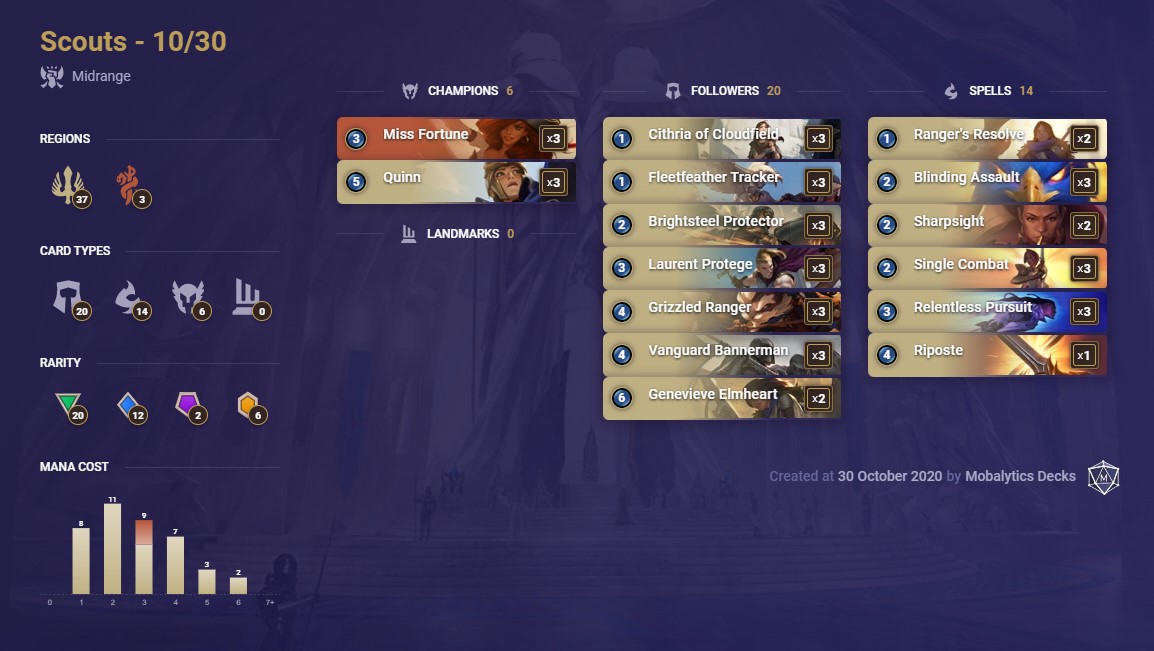The height and width of the screenshot is (651, 1154).
Task: Open the Cithria of Cloudfield card
Action: point(721,138)
